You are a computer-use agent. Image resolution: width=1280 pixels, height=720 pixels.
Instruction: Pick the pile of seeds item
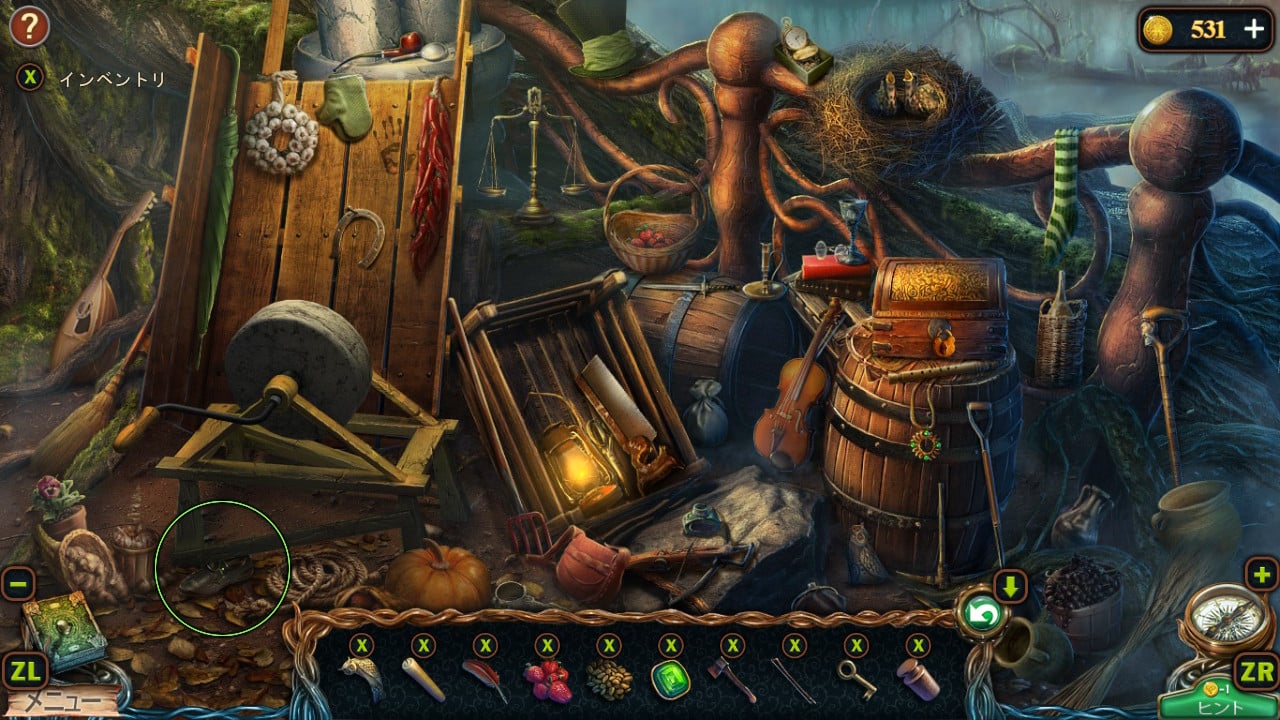pyautogui.click(x=609, y=680)
